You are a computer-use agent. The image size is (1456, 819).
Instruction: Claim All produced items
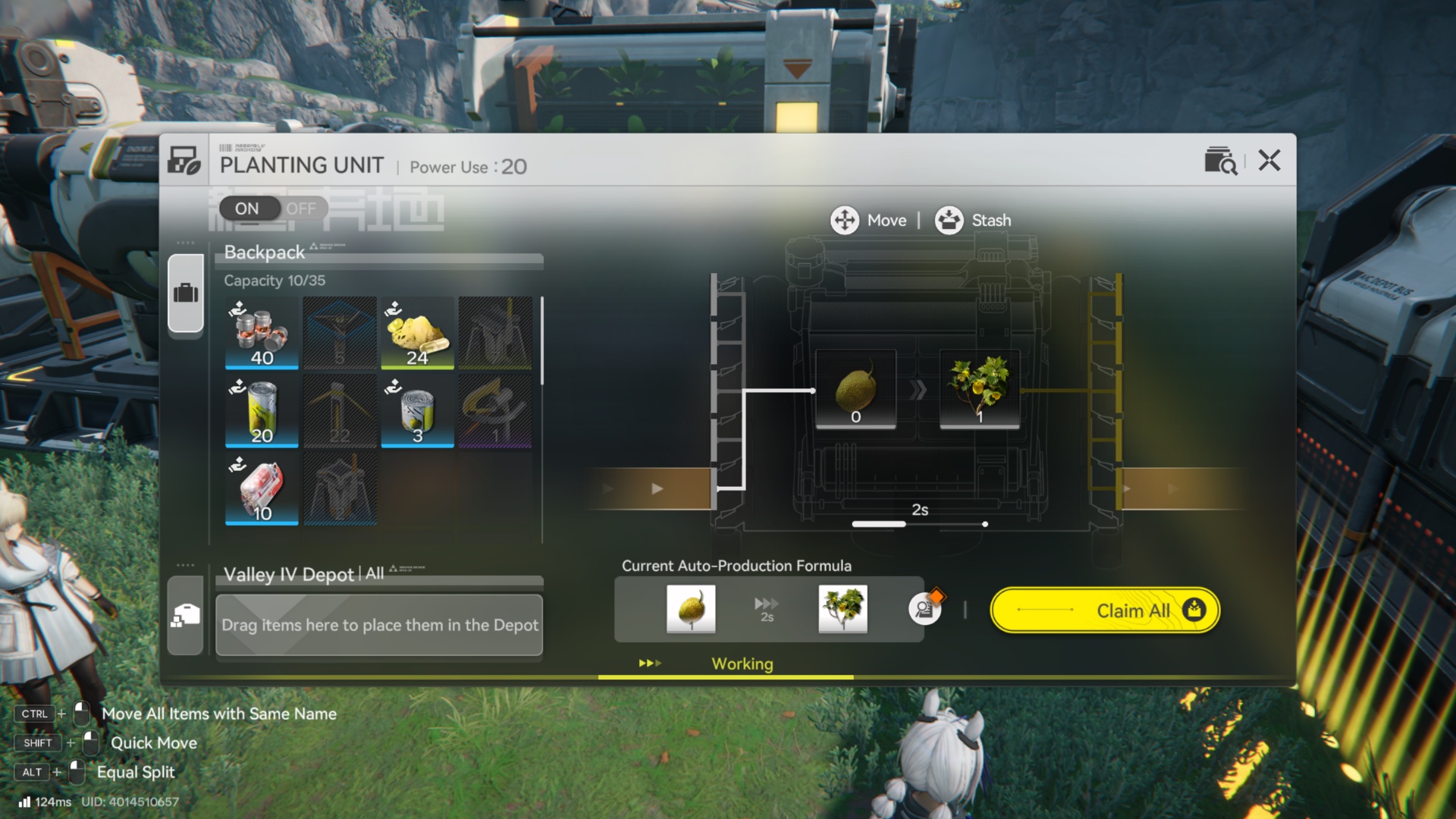pos(1105,610)
